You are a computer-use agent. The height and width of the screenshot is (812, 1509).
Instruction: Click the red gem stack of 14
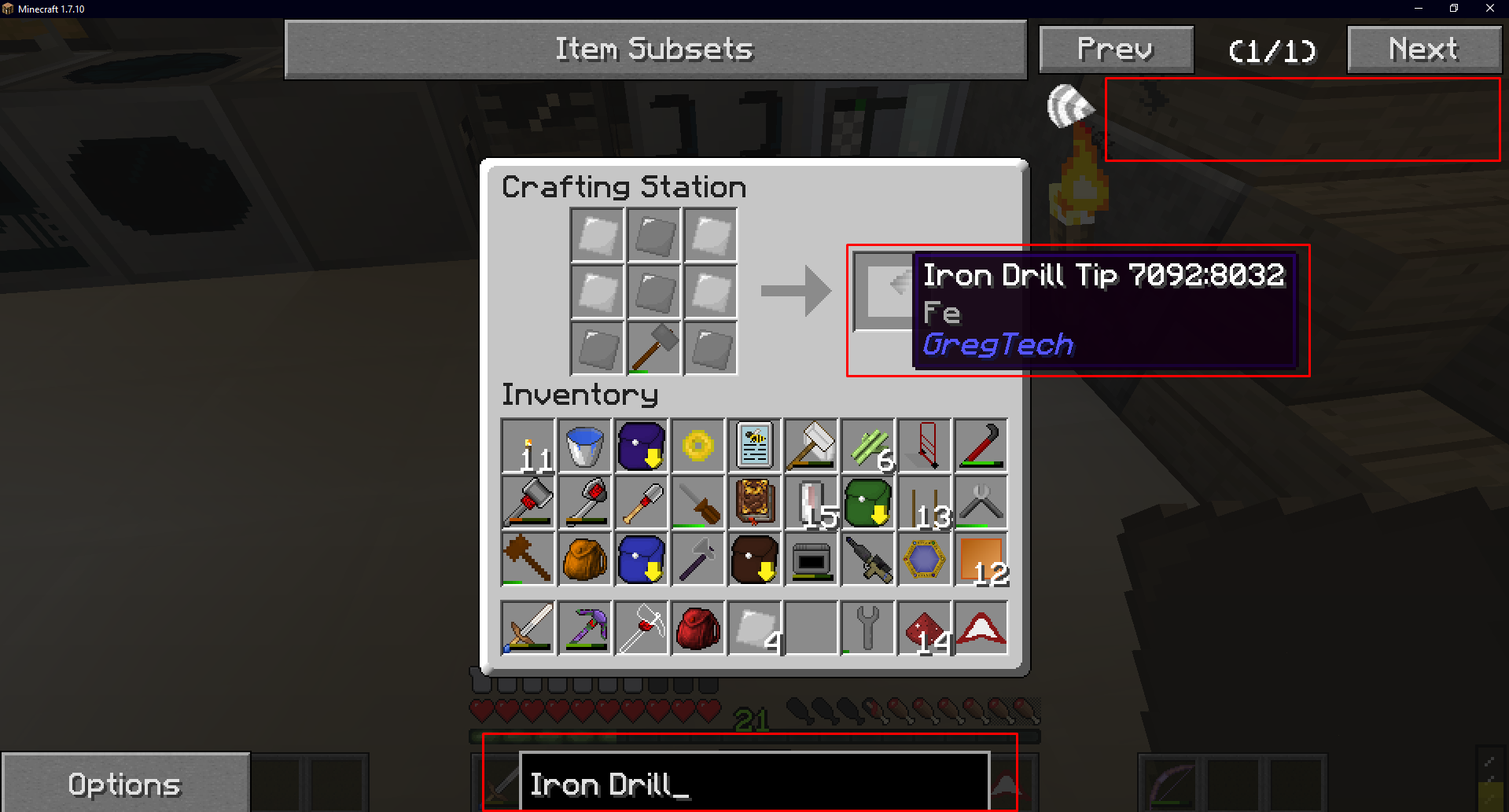pyautogui.click(x=925, y=626)
